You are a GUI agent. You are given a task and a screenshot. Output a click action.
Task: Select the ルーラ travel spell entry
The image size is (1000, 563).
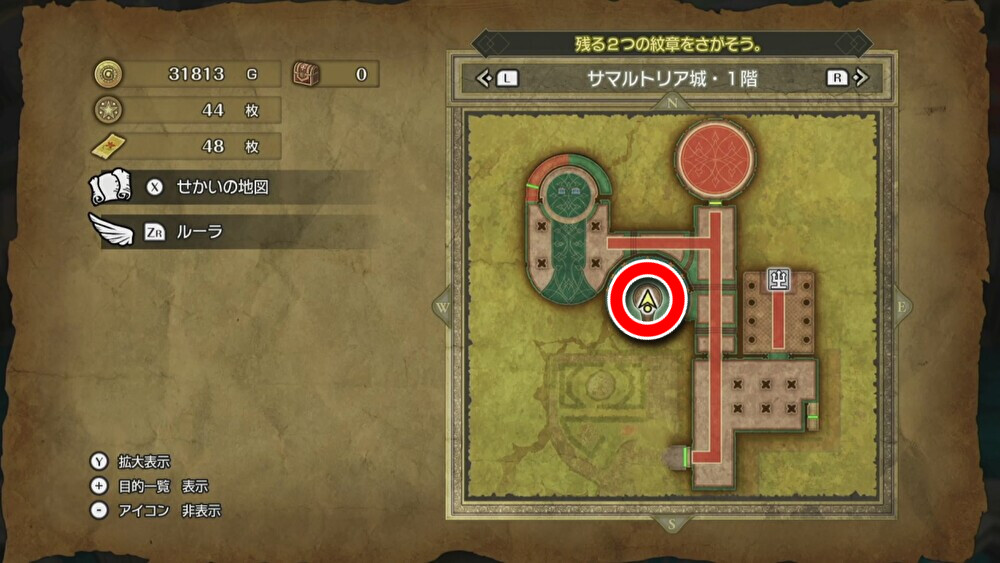[x=200, y=232]
